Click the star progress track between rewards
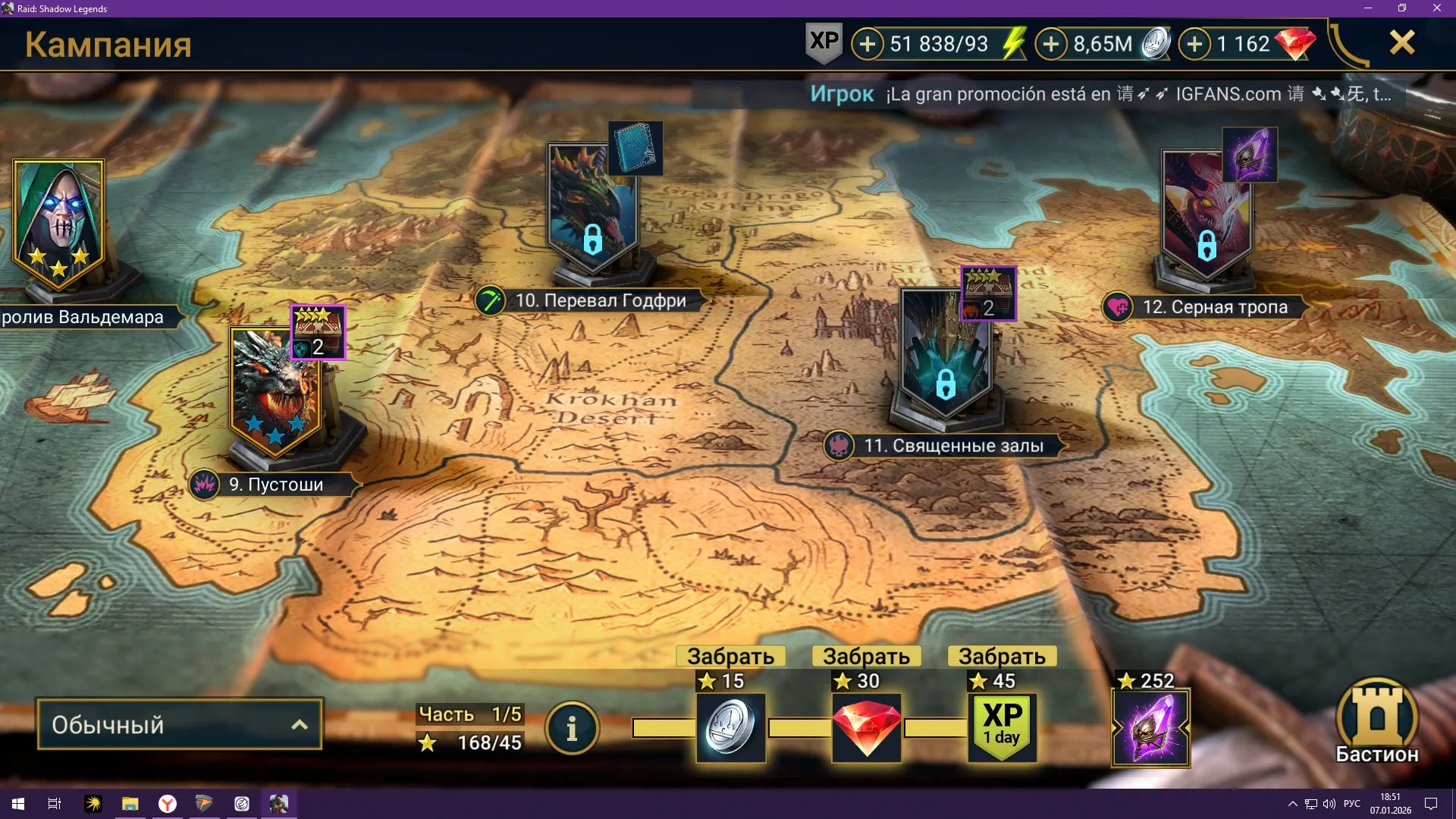This screenshot has height=819, width=1456. coord(796,726)
